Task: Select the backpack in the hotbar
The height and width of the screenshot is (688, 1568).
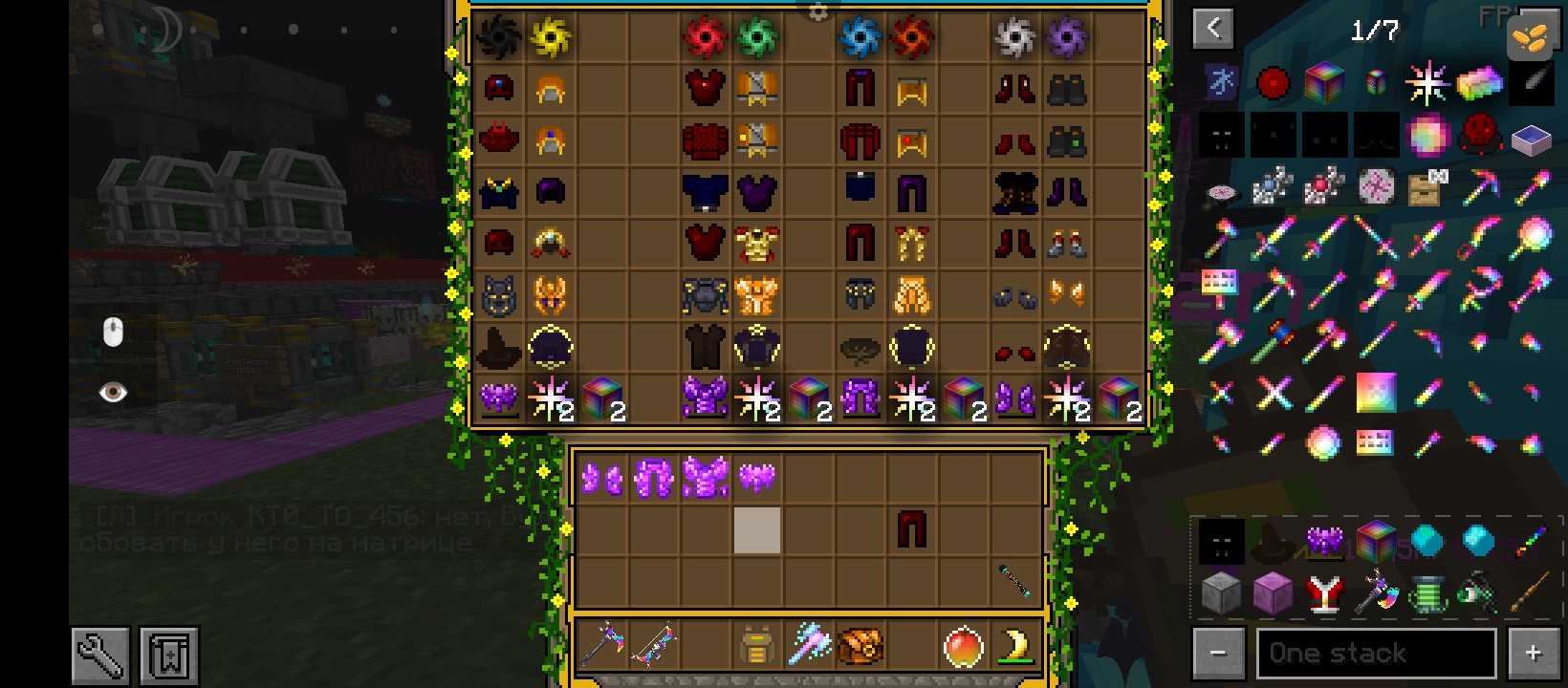Action: 756,647
